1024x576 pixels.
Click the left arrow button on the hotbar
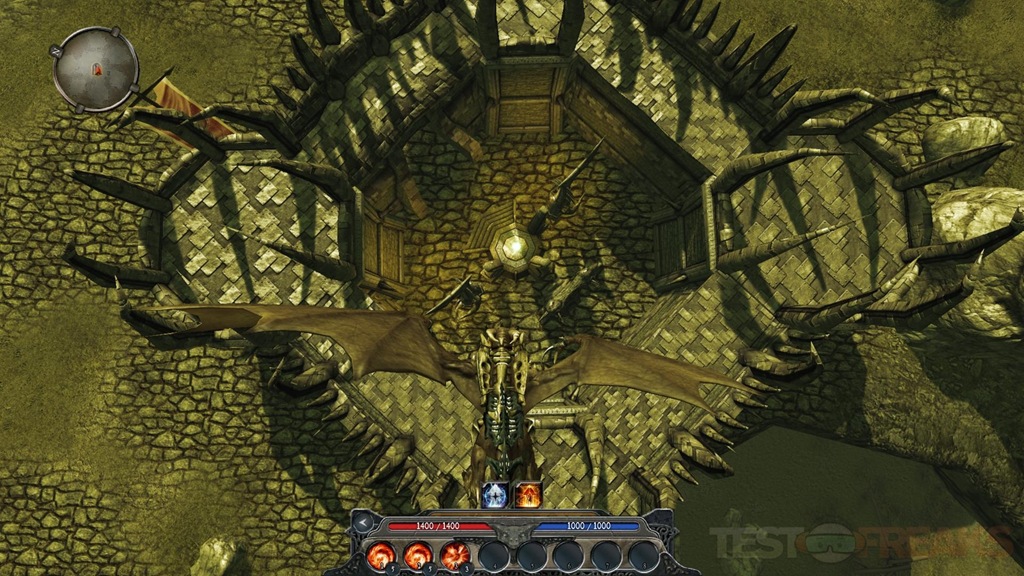pos(364,522)
